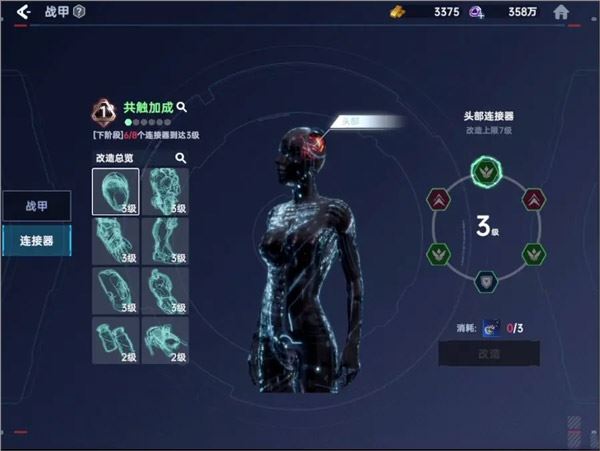Click the 改造 upgrade button

(488, 353)
